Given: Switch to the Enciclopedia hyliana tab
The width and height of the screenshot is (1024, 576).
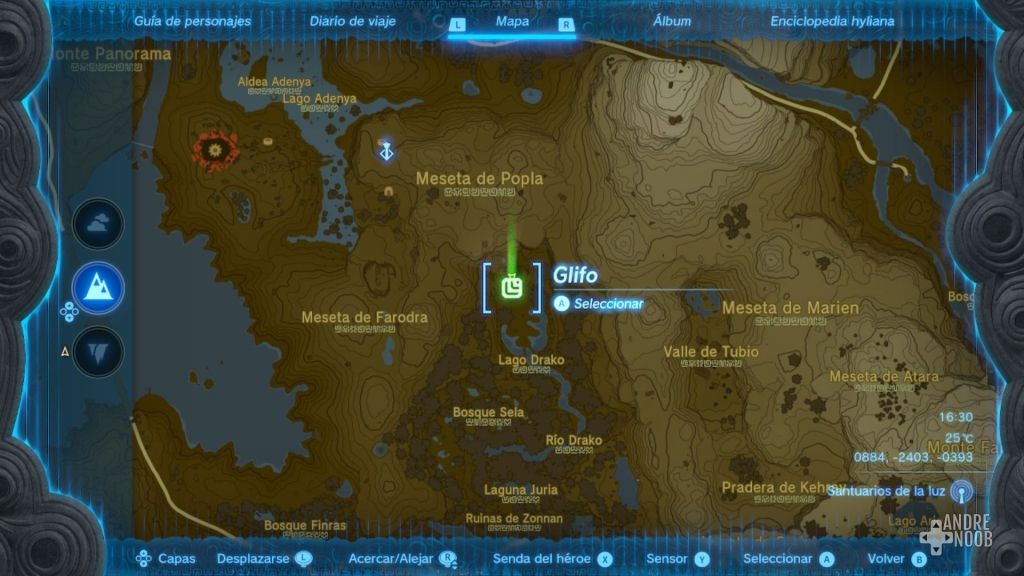Looking at the screenshot, I should point(832,21).
